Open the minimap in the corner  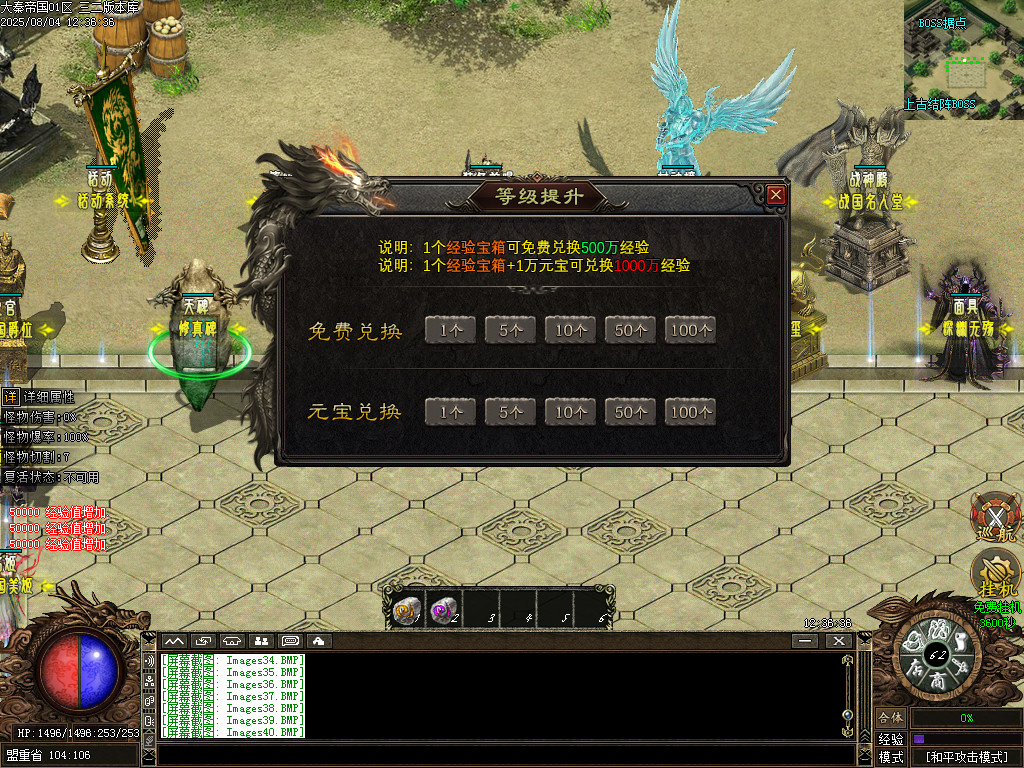[x=964, y=59]
